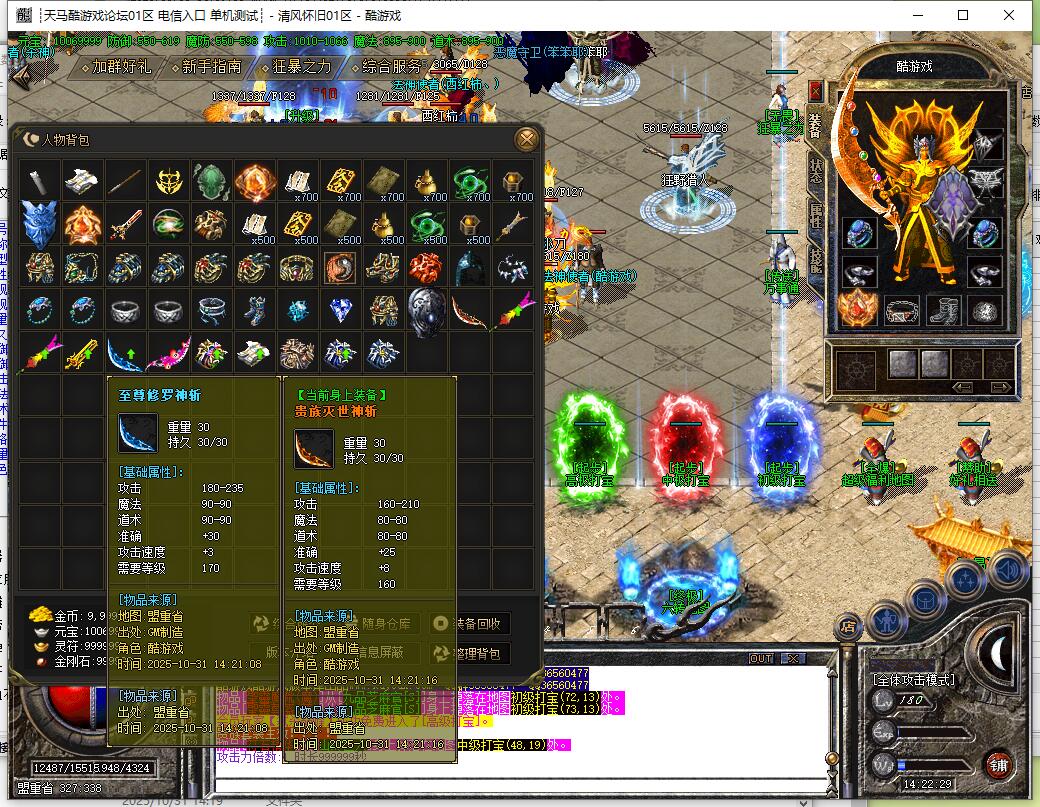Select the blue demon armor in bag
The height and width of the screenshot is (807, 1040).
[x=41, y=226]
